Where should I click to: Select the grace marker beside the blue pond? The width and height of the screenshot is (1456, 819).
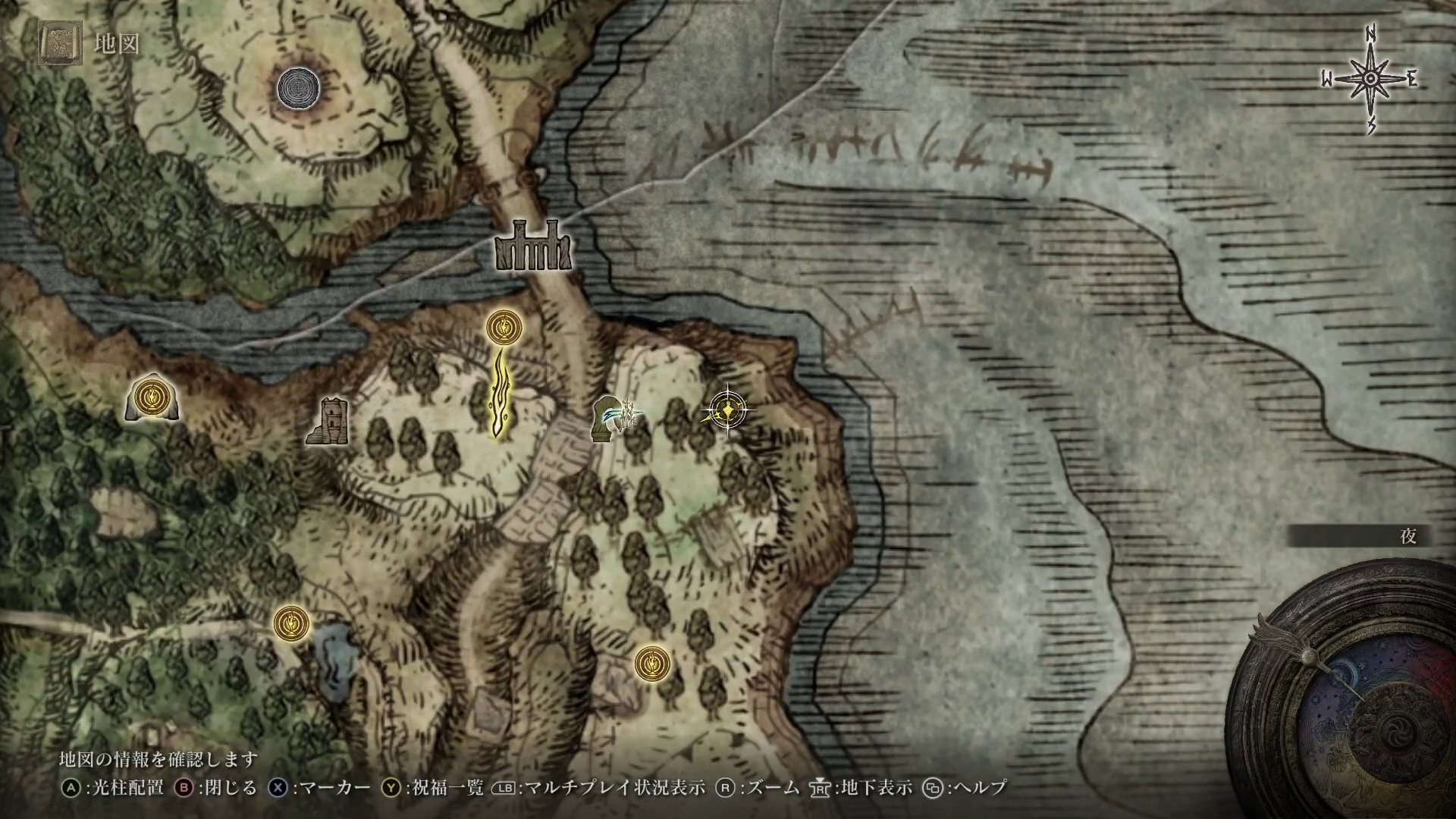(291, 623)
